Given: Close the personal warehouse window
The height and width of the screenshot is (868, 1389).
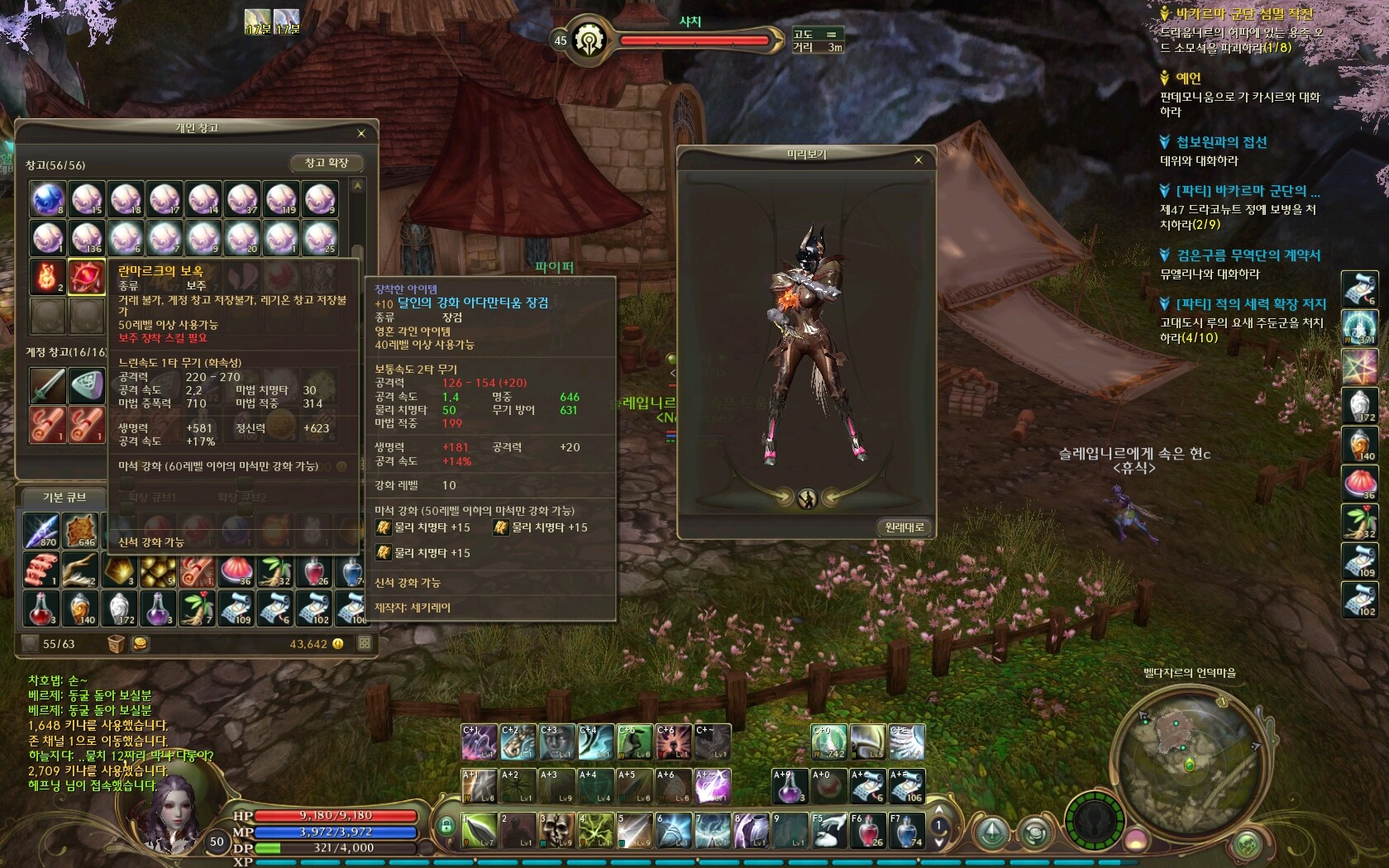Looking at the screenshot, I should click(x=360, y=133).
